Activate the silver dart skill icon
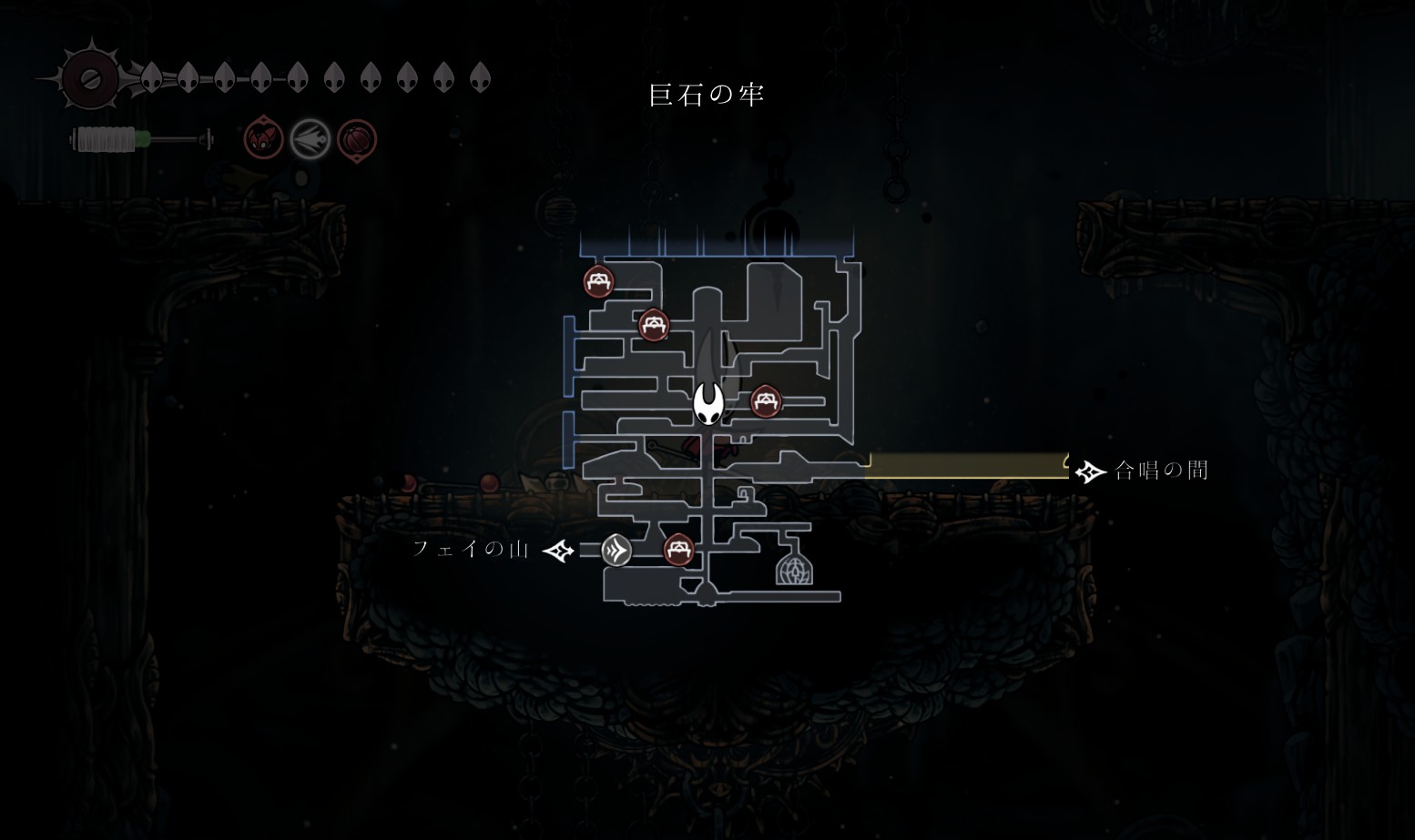1415x840 pixels. pos(310,139)
